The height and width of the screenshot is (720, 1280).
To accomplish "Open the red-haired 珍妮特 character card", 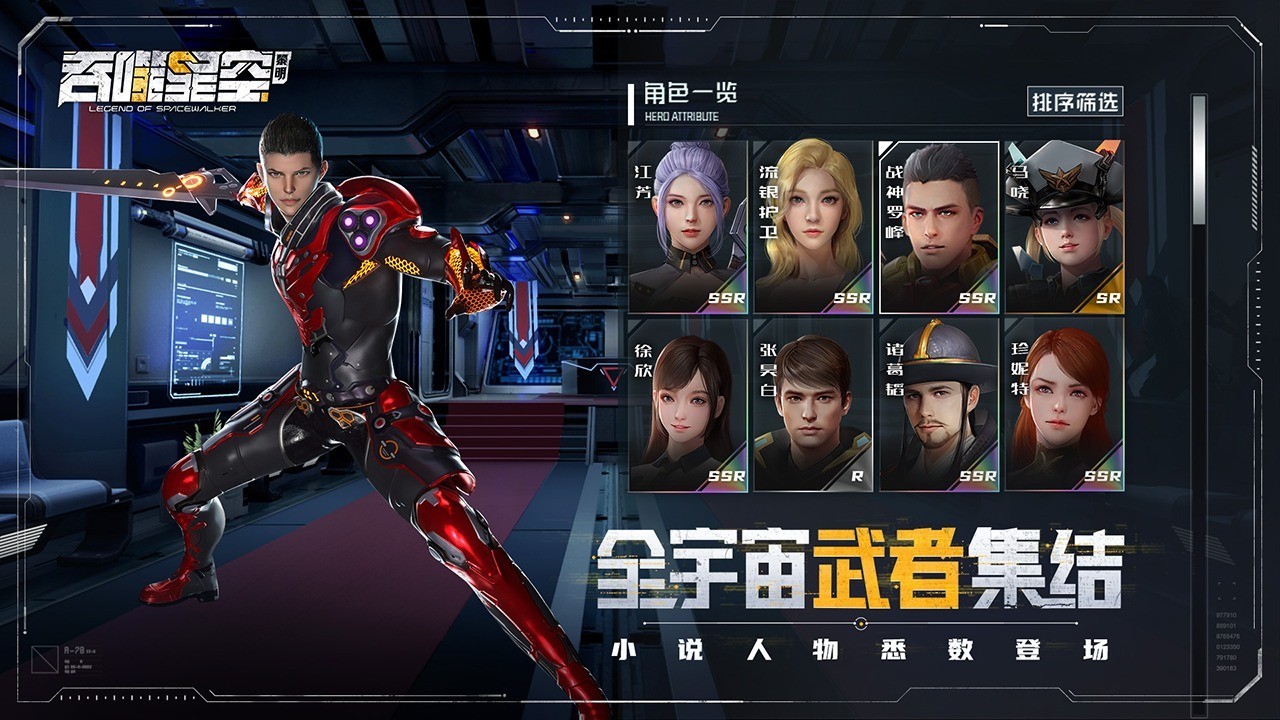I will point(1064,405).
